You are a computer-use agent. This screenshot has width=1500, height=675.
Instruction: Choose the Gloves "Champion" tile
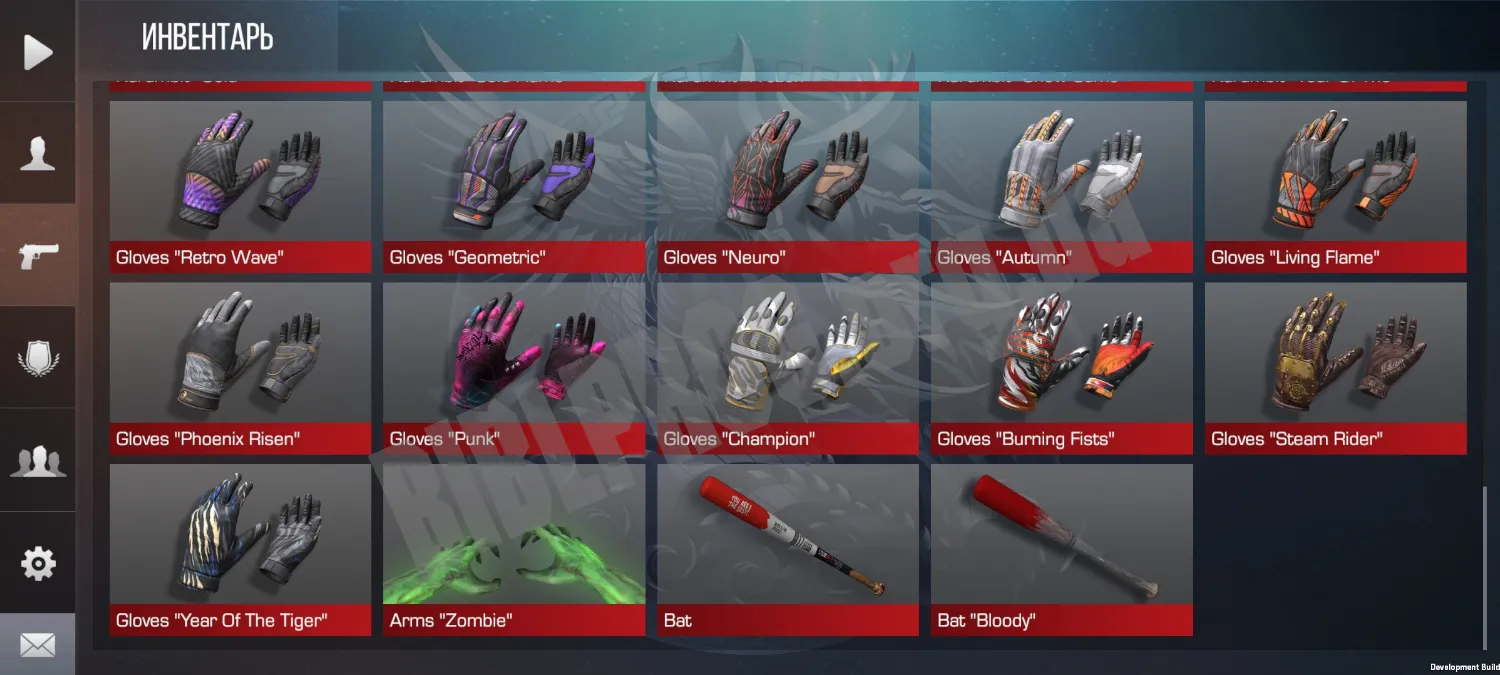point(788,368)
